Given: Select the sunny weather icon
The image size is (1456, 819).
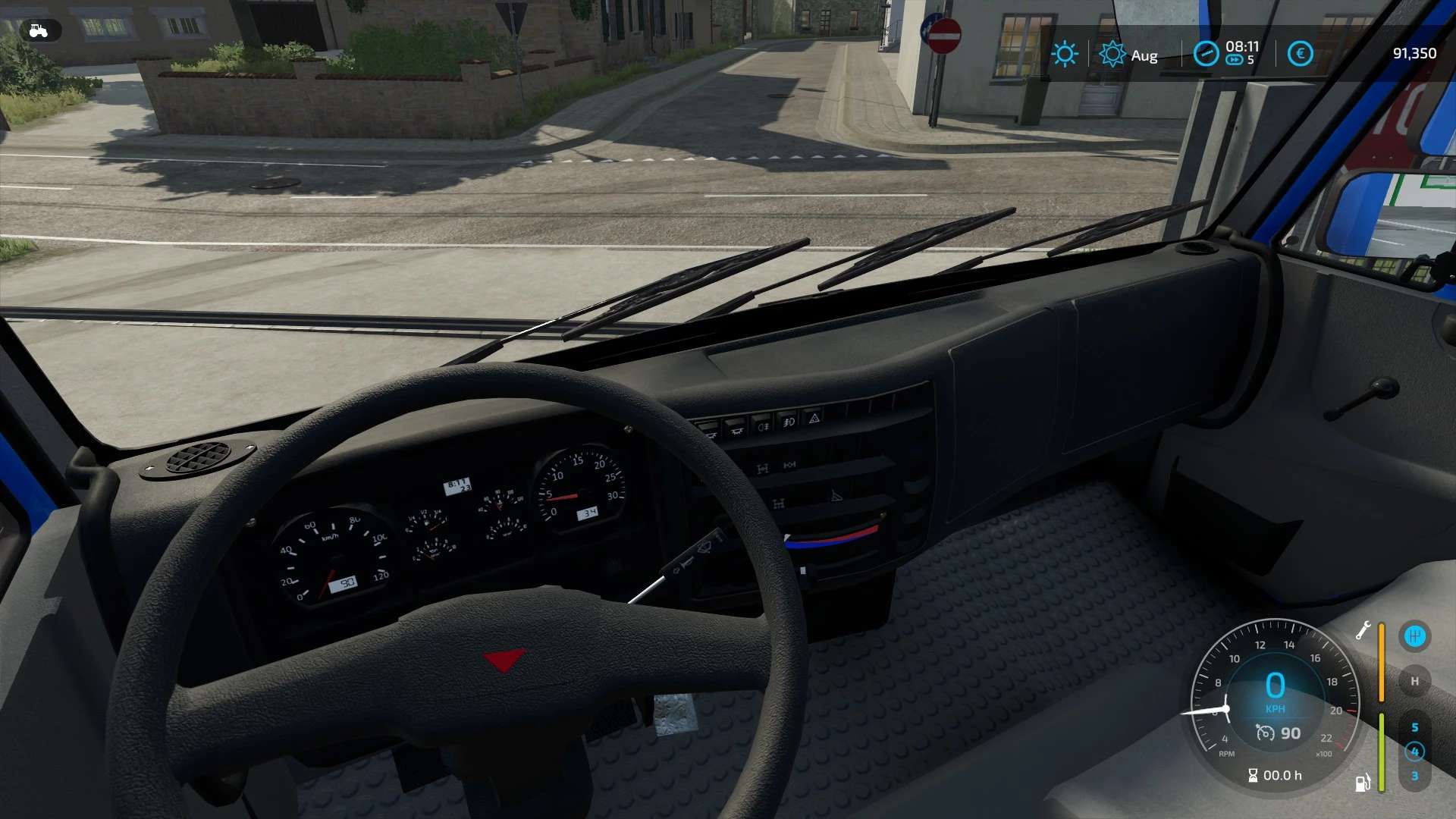Looking at the screenshot, I should click(x=1065, y=54).
